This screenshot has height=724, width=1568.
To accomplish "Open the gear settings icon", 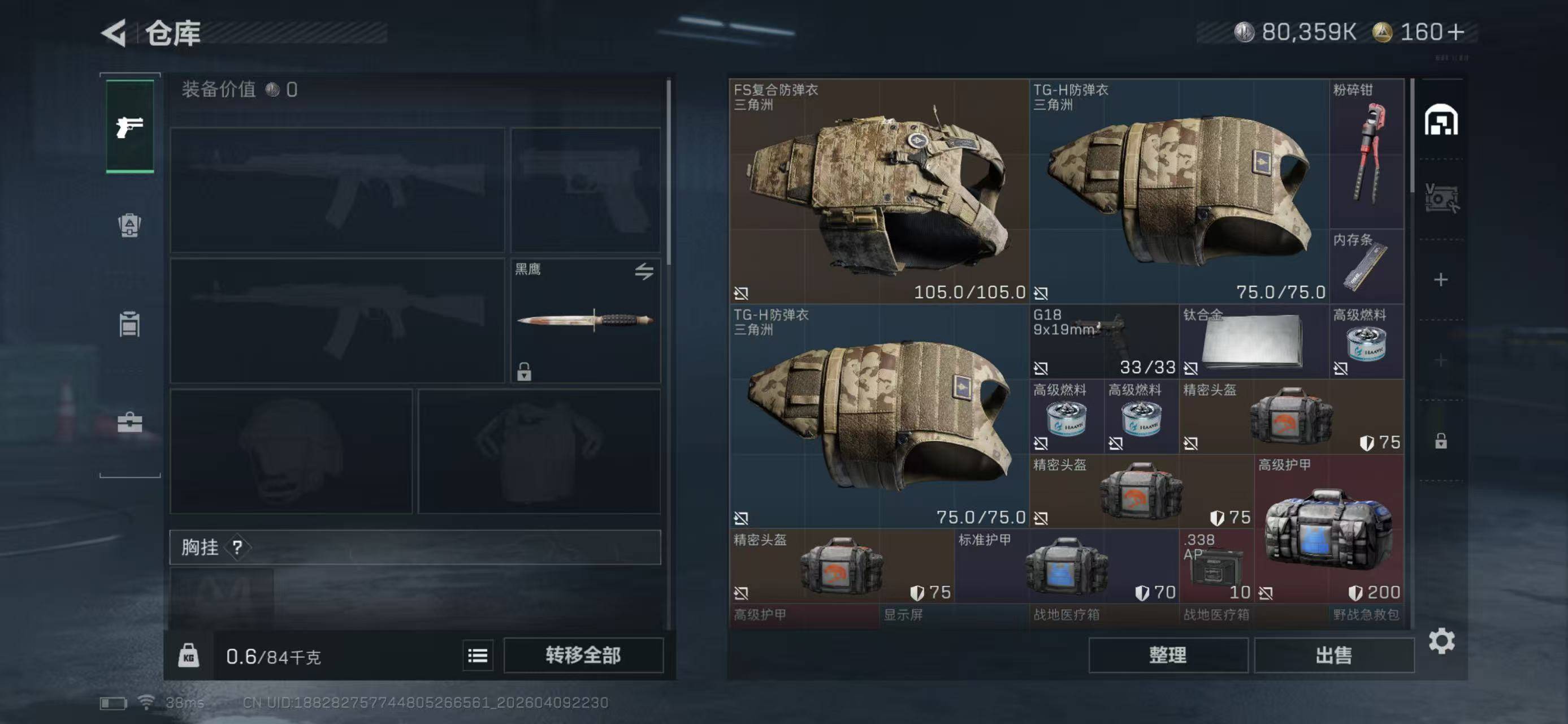I will pos(1441,641).
